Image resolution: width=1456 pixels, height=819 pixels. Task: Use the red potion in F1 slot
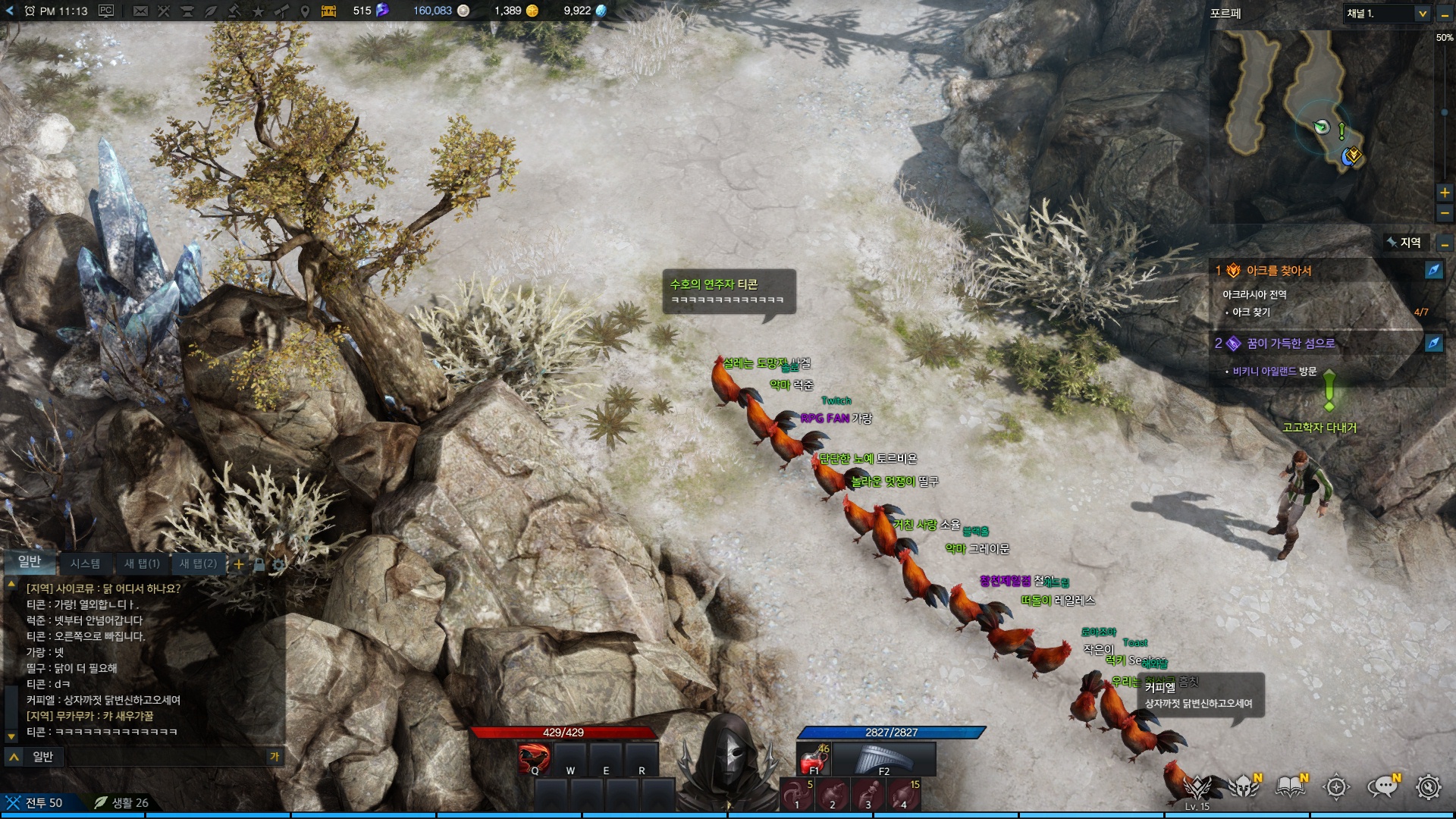(813, 758)
